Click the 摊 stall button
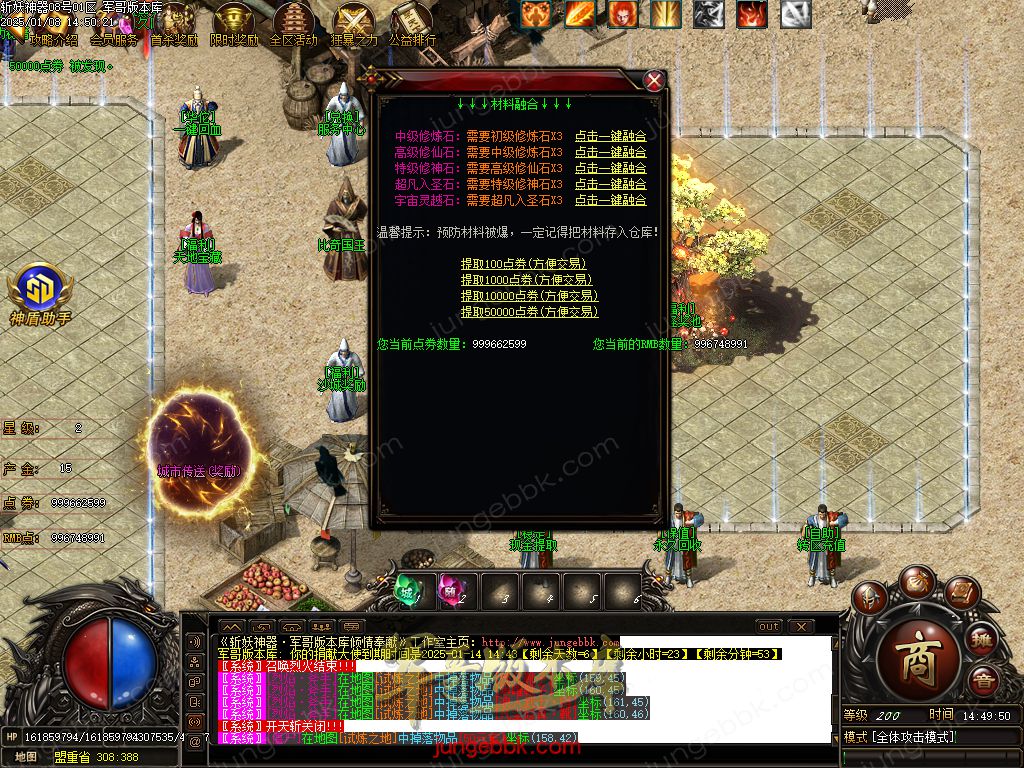 (981, 640)
